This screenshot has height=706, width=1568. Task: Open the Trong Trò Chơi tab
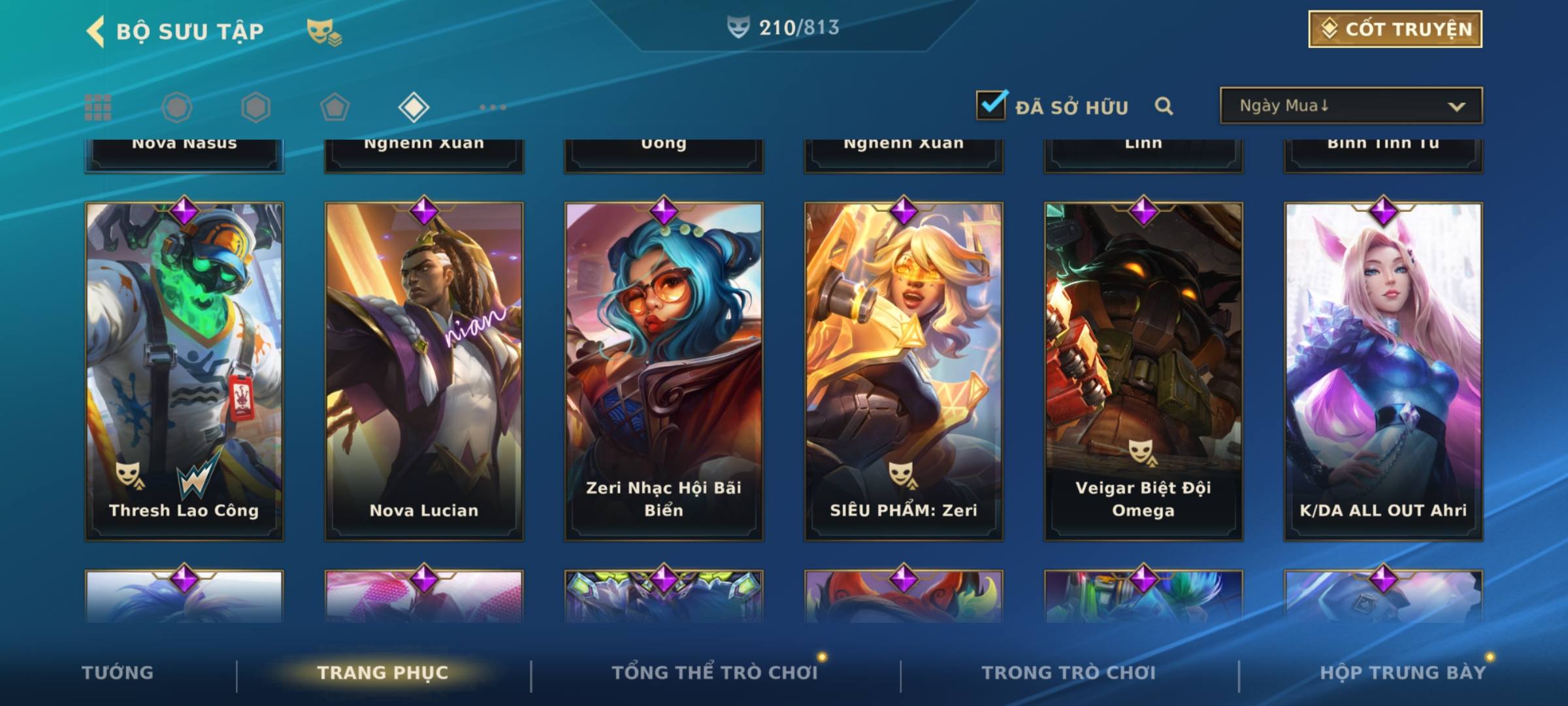pyautogui.click(x=1068, y=673)
